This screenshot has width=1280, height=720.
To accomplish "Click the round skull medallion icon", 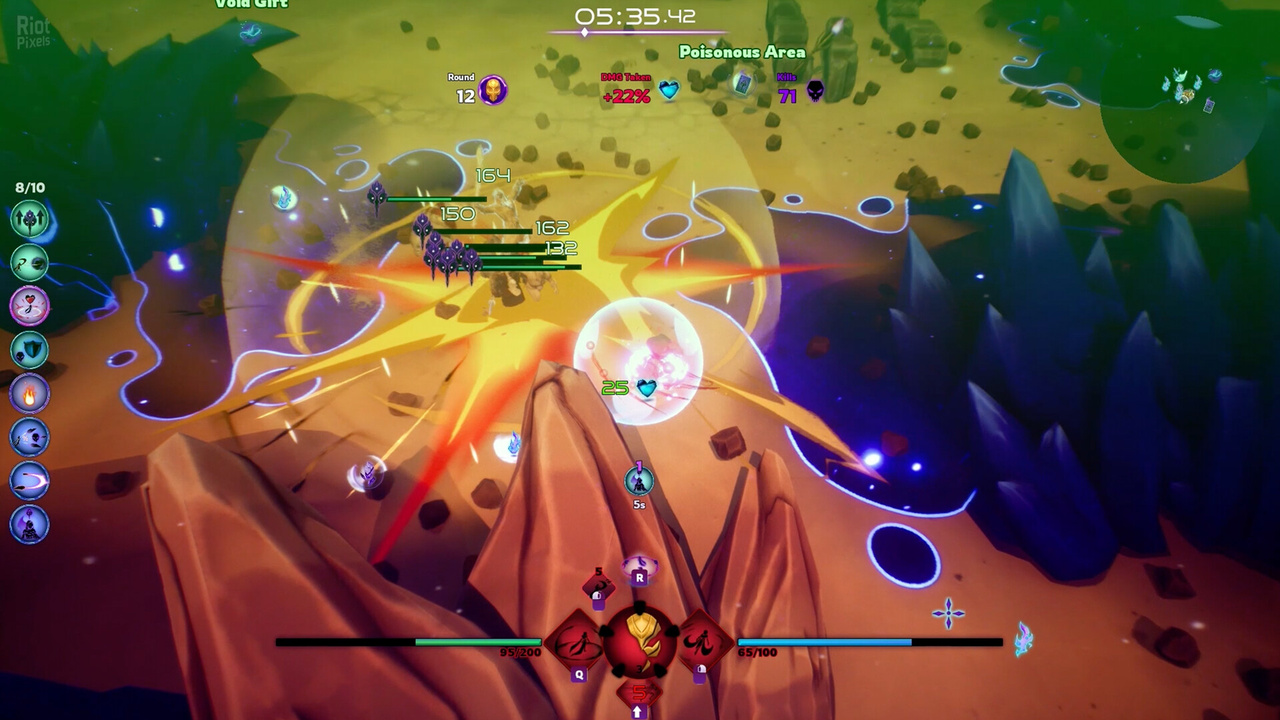I will [x=492, y=91].
